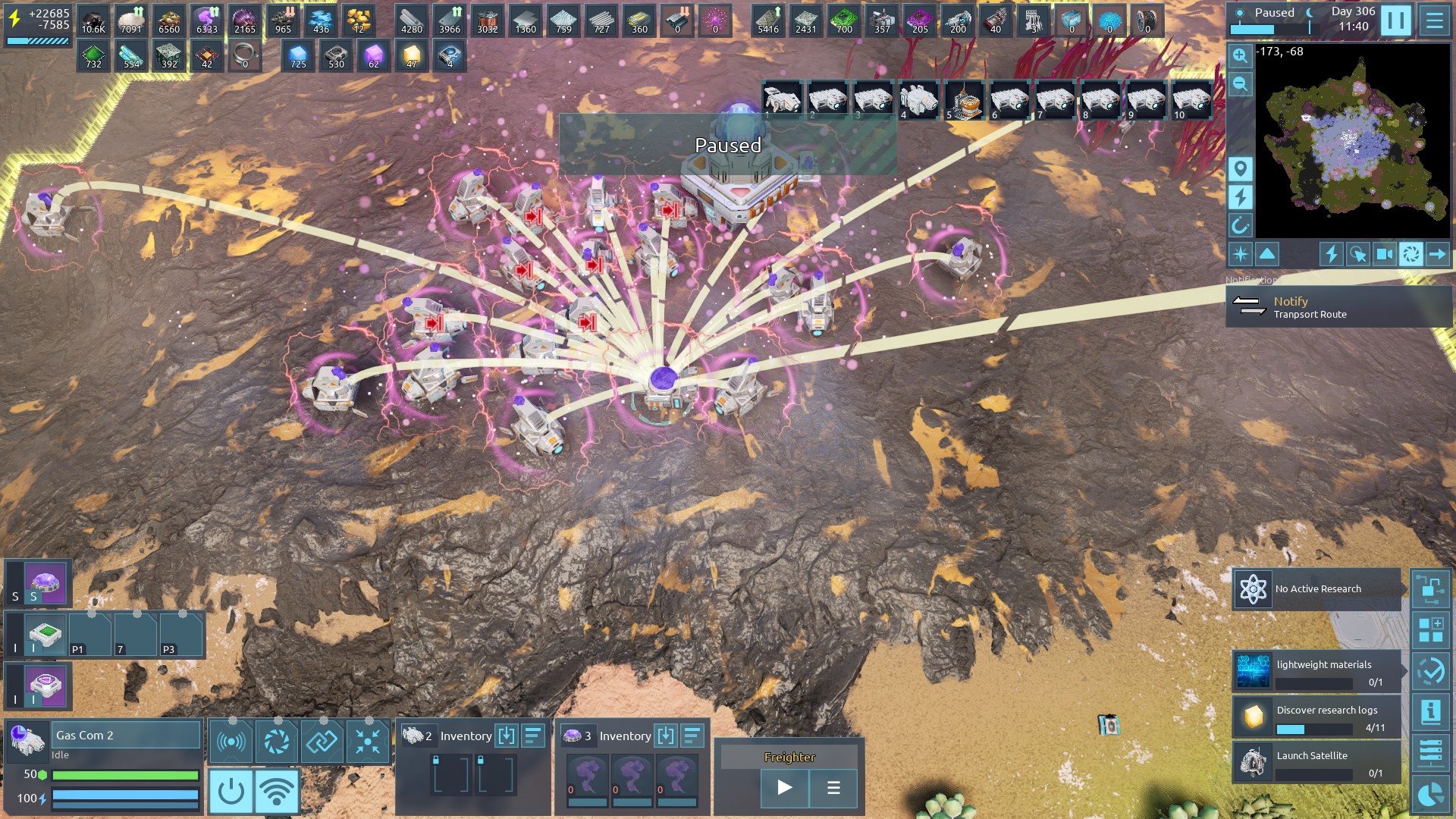The width and height of the screenshot is (1456, 819).
Task: Zoom in on the minimap
Action: [1240, 55]
